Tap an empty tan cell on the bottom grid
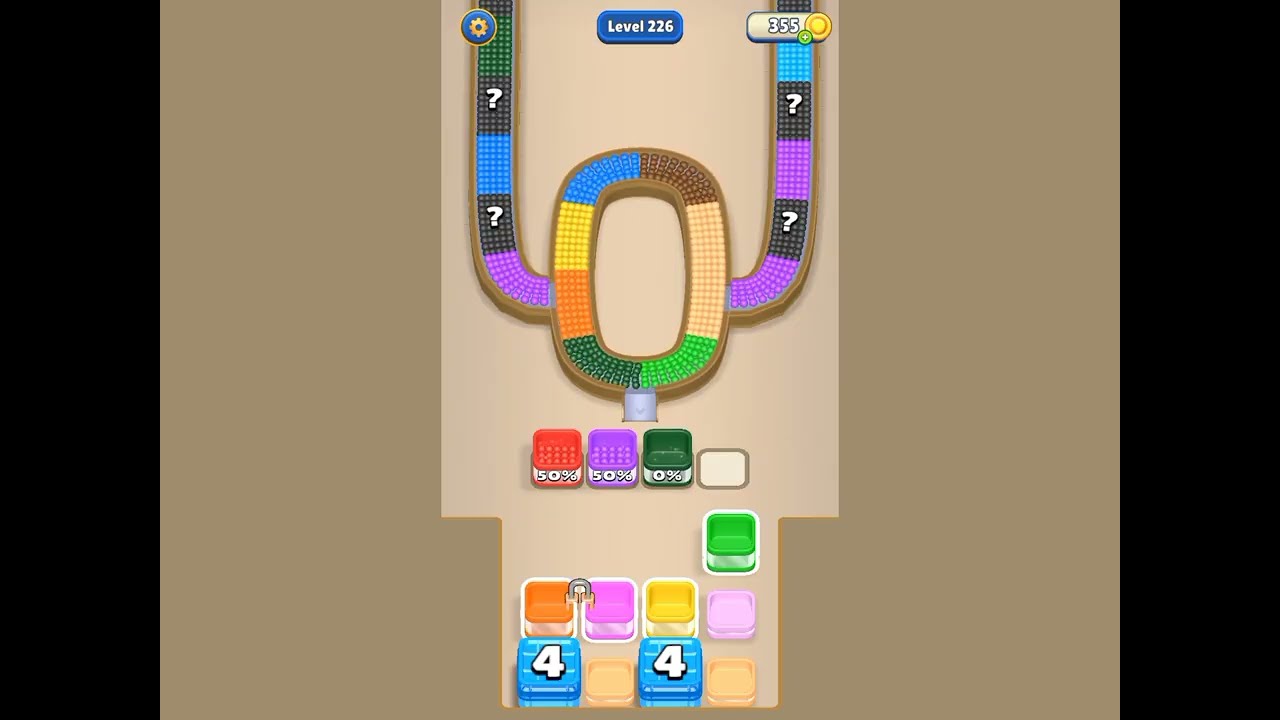Viewport: 1280px width, 720px height. point(610,678)
